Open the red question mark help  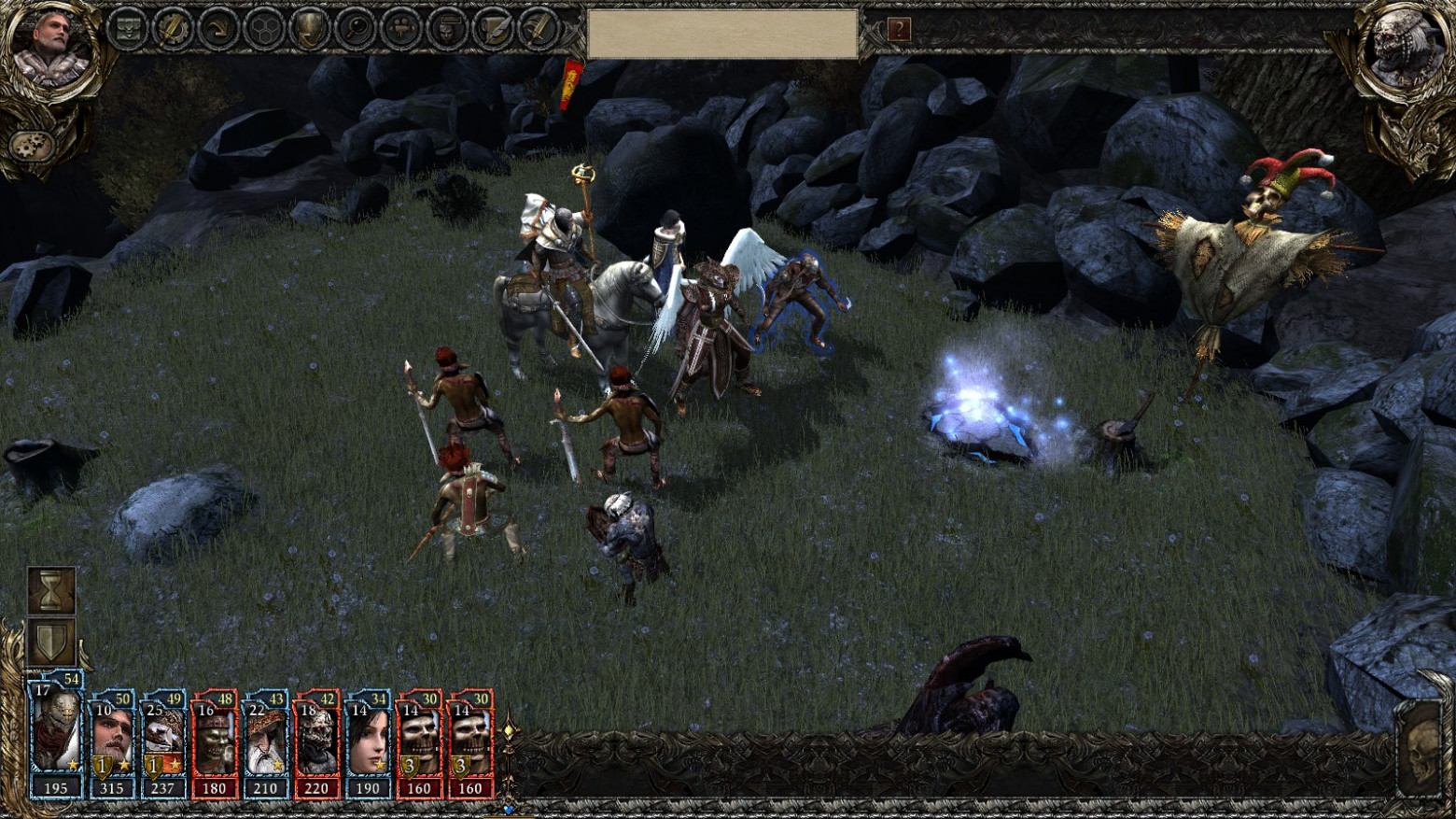[899, 30]
